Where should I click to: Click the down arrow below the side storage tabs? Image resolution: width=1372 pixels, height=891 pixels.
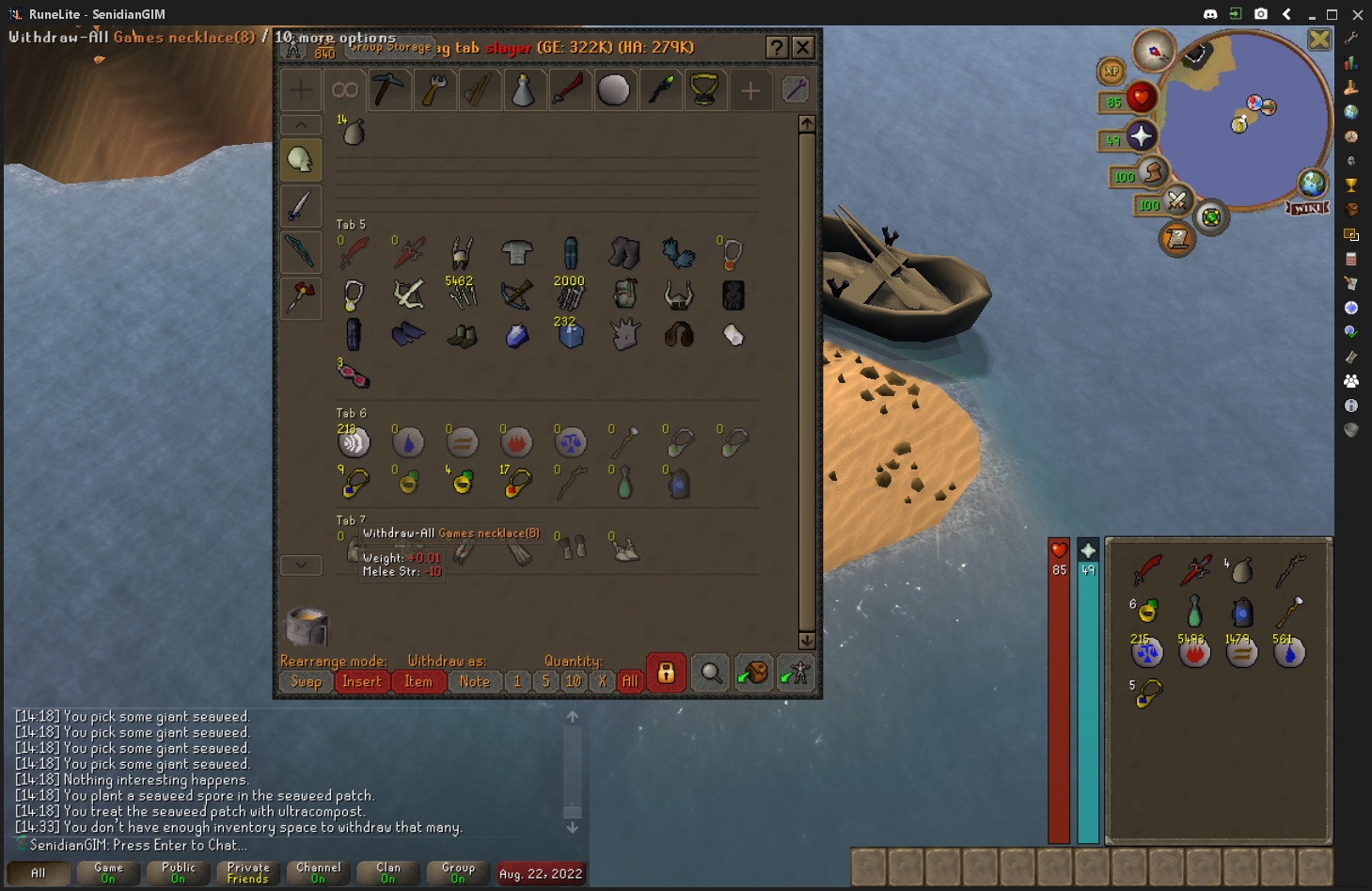pos(300,565)
